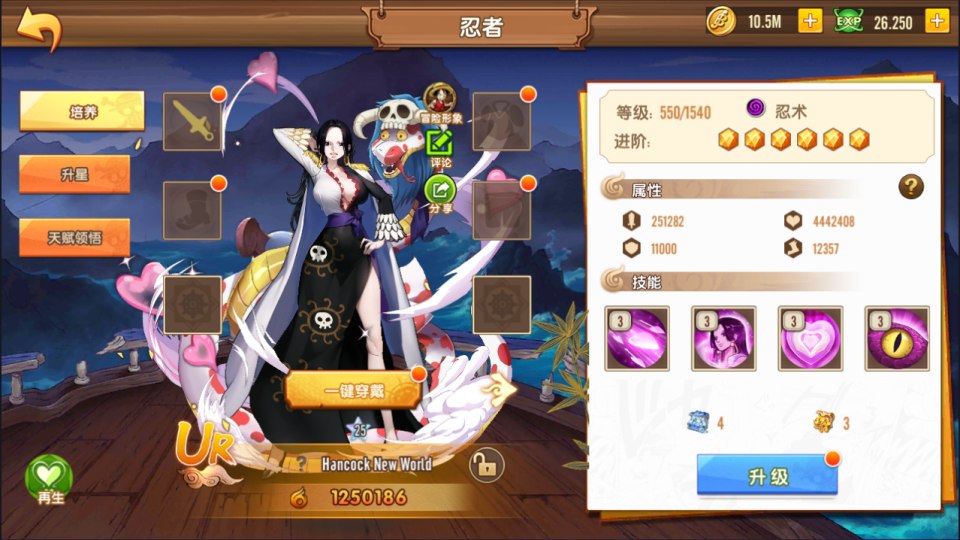Screen dimensions: 960x540
Task: Show attribute help with question mark
Action: coord(910,186)
